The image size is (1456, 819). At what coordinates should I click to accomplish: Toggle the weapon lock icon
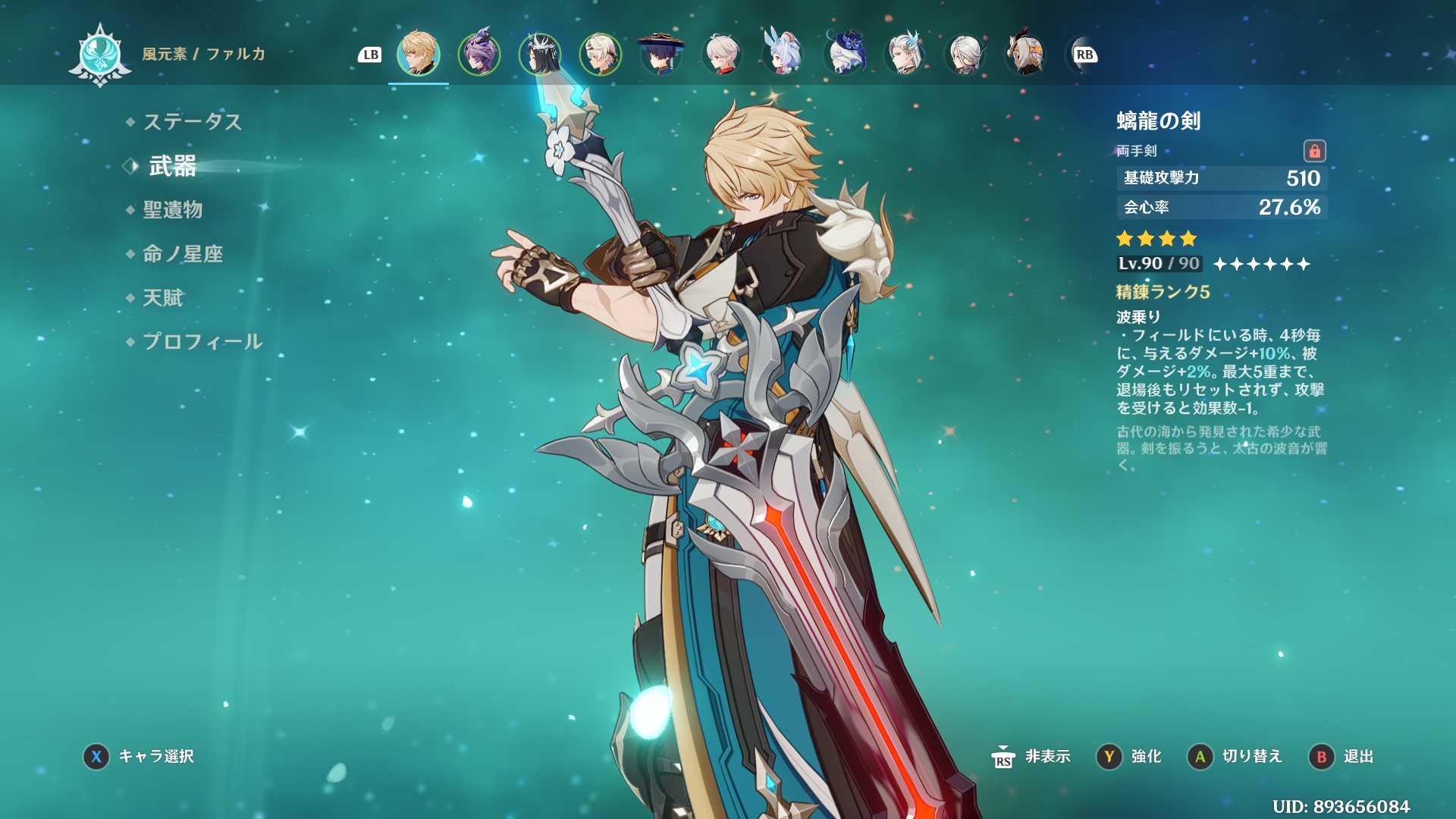point(1314,151)
